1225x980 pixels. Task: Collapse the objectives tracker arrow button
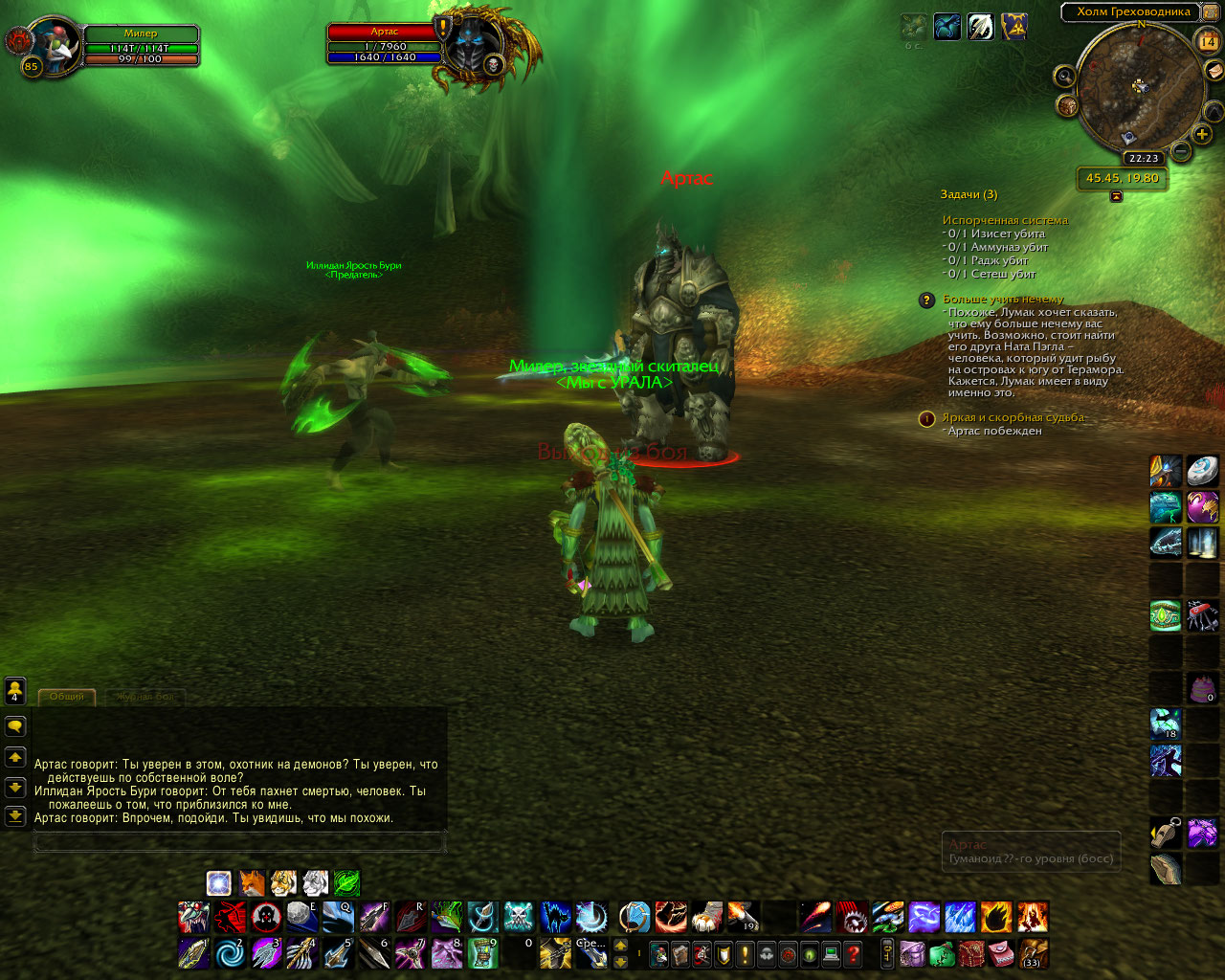click(1116, 196)
